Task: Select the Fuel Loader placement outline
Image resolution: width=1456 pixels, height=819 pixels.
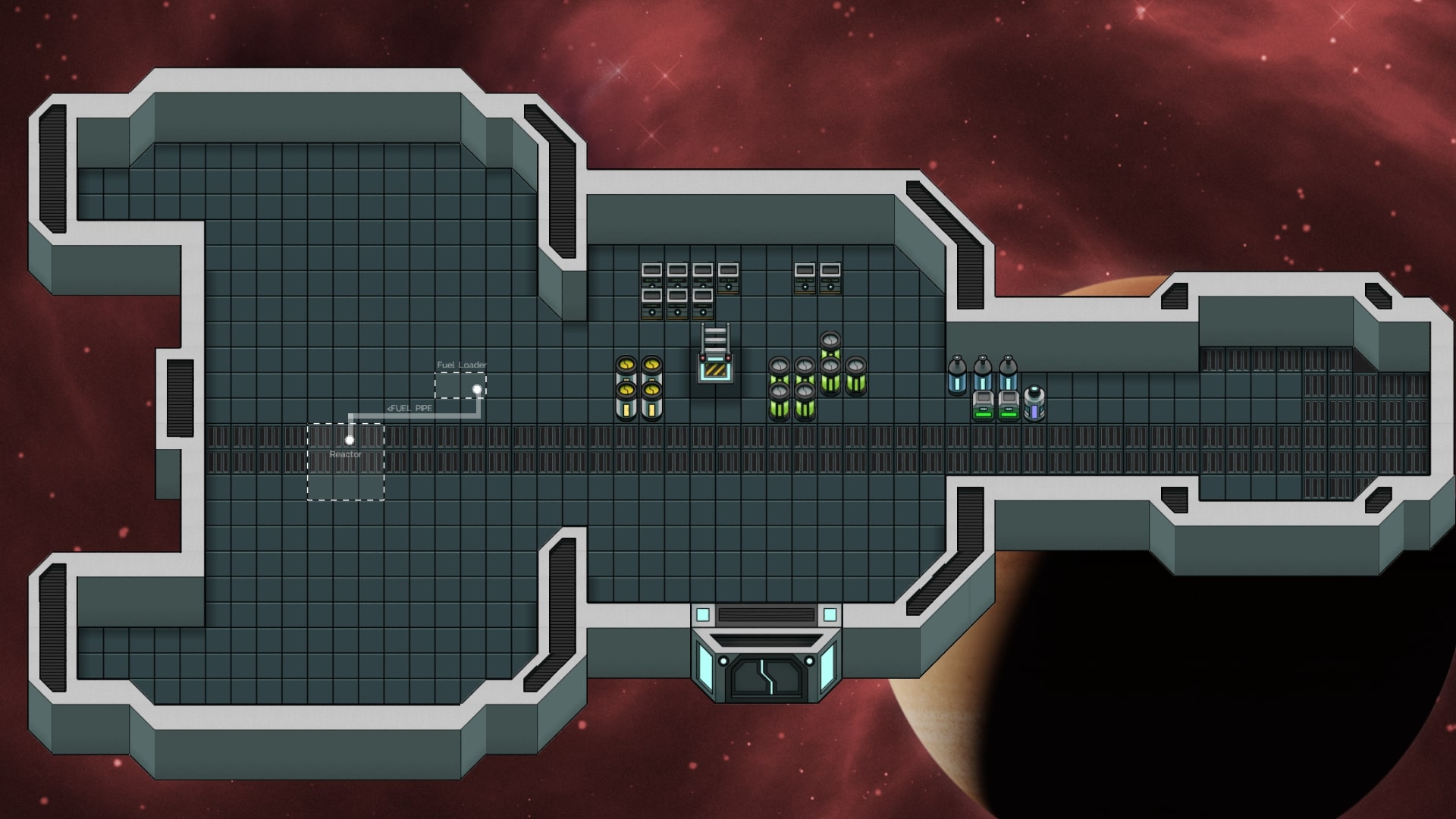Action: pos(460,386)
